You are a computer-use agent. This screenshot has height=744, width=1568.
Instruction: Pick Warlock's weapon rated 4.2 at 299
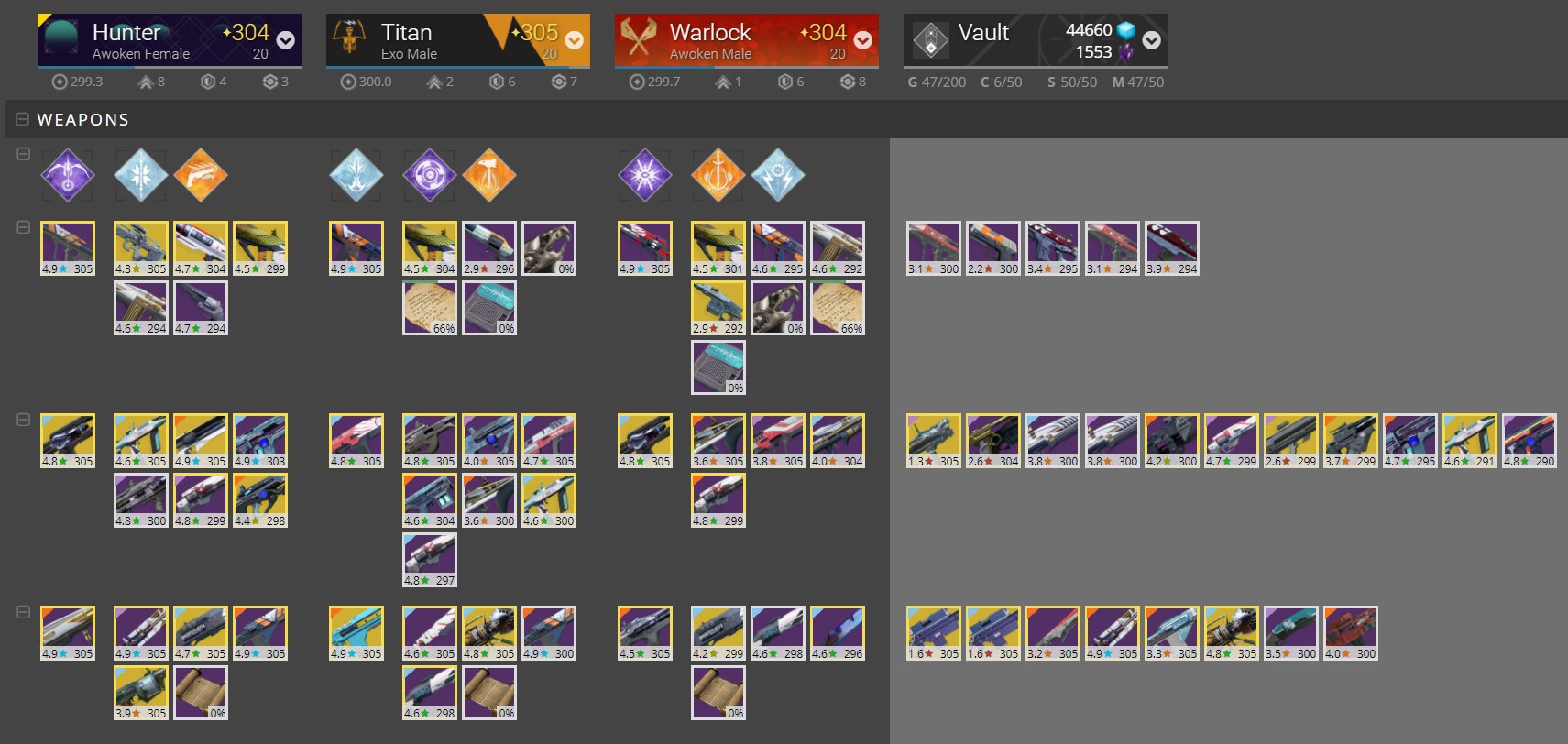pyautogui.click(x=718, y=632)
